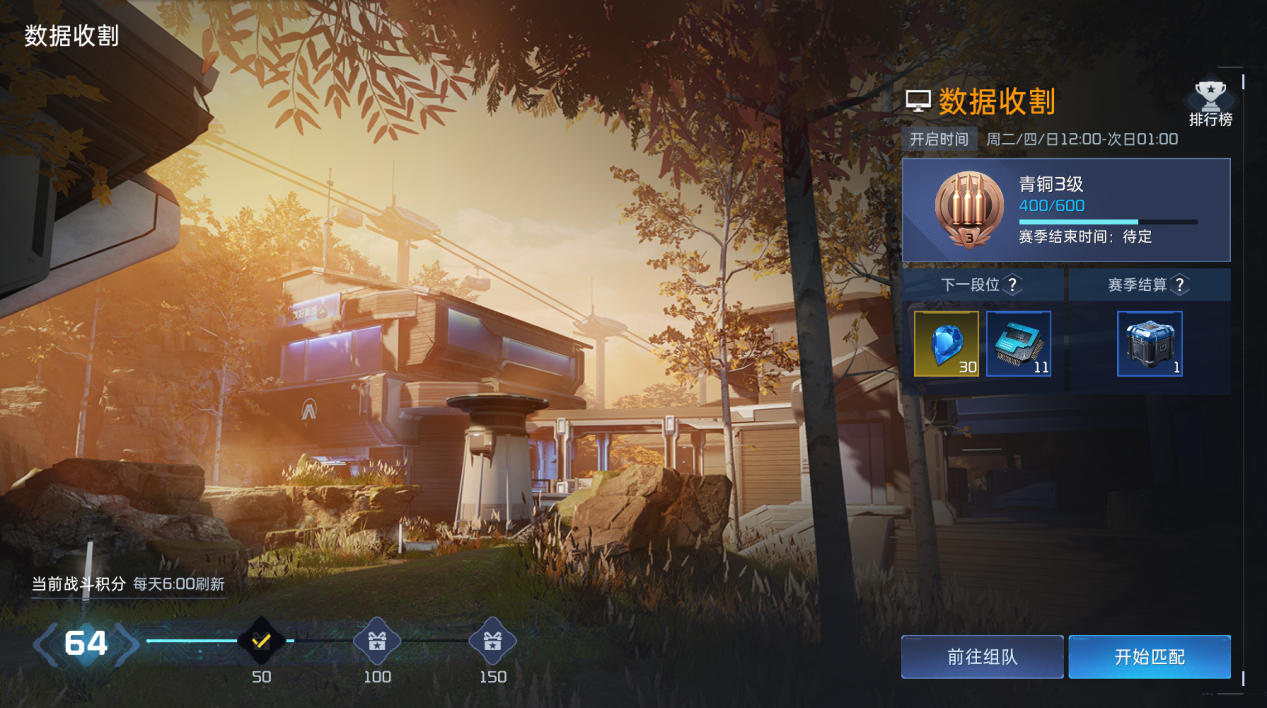Screen dimensions: 1267x708
Task: Claim the 50 points checkmark reward
Action: [x=261, y=640]
